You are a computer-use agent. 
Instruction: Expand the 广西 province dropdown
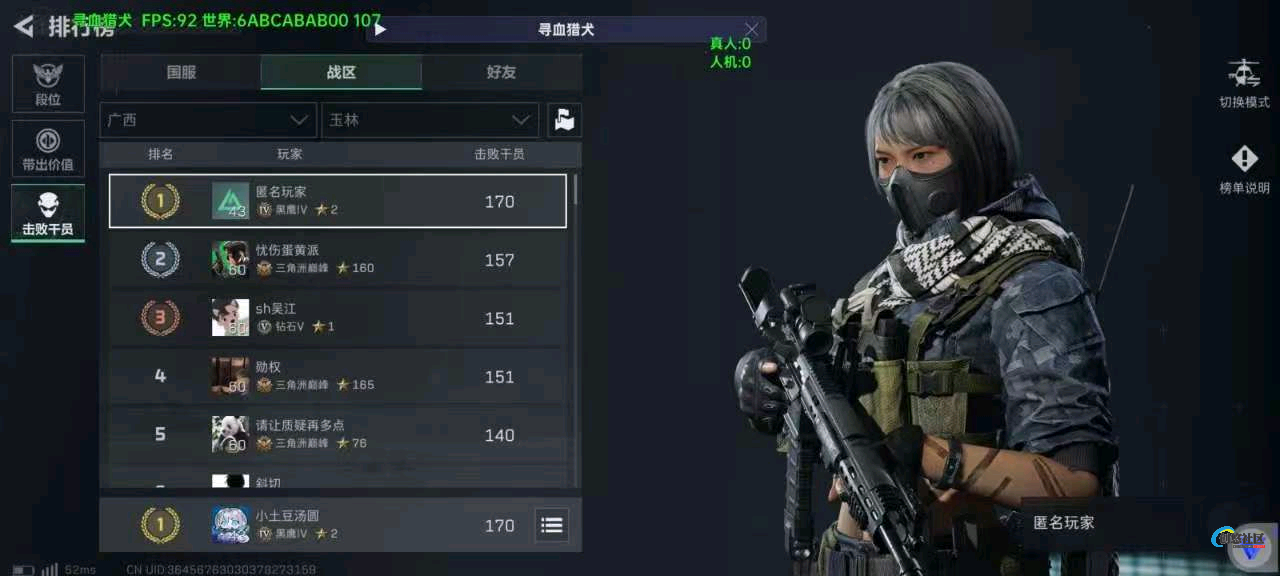(x=208, y=120)
